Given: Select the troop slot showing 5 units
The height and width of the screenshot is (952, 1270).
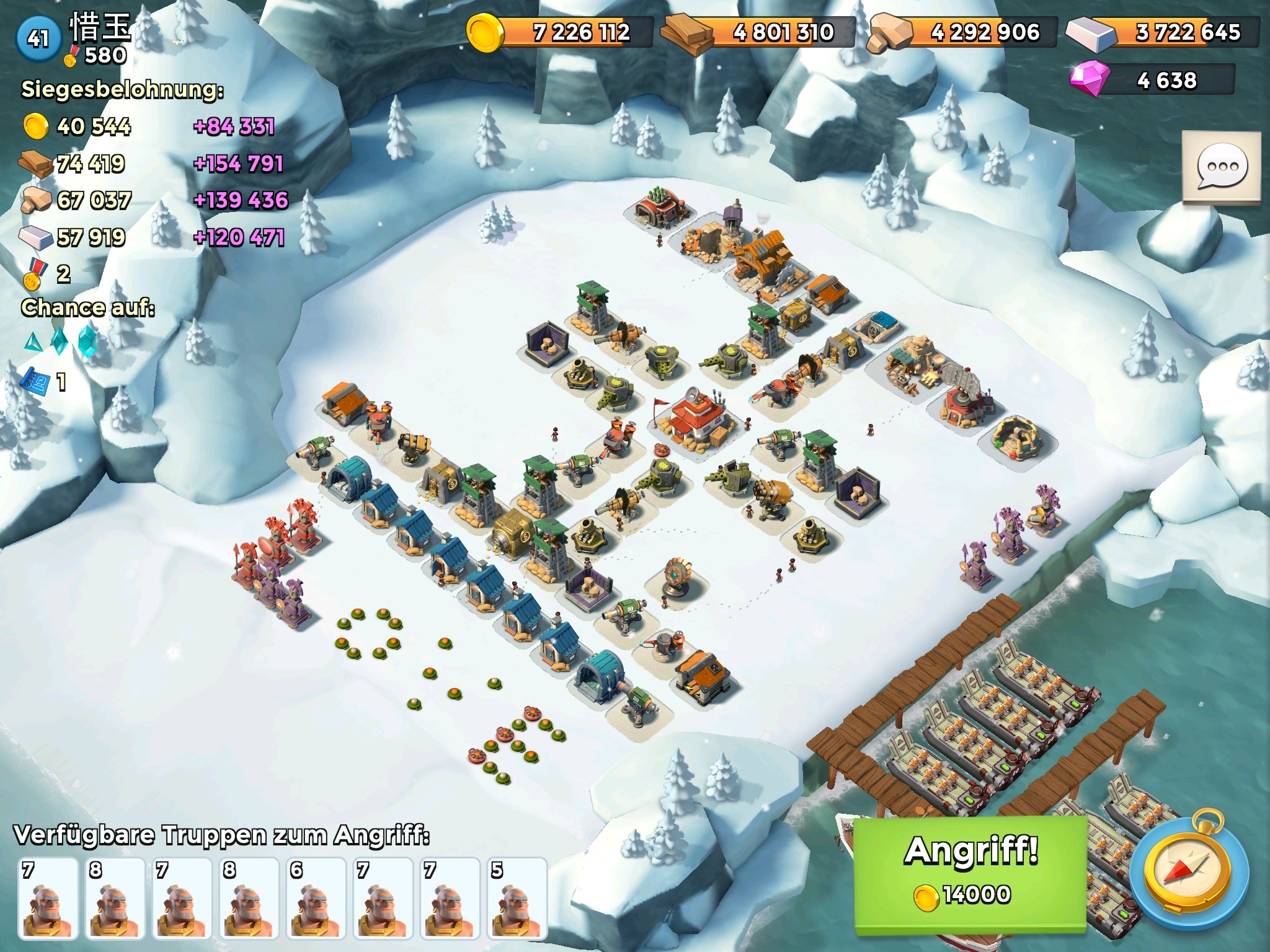Looking at the screenshot, I should (517, 897).
